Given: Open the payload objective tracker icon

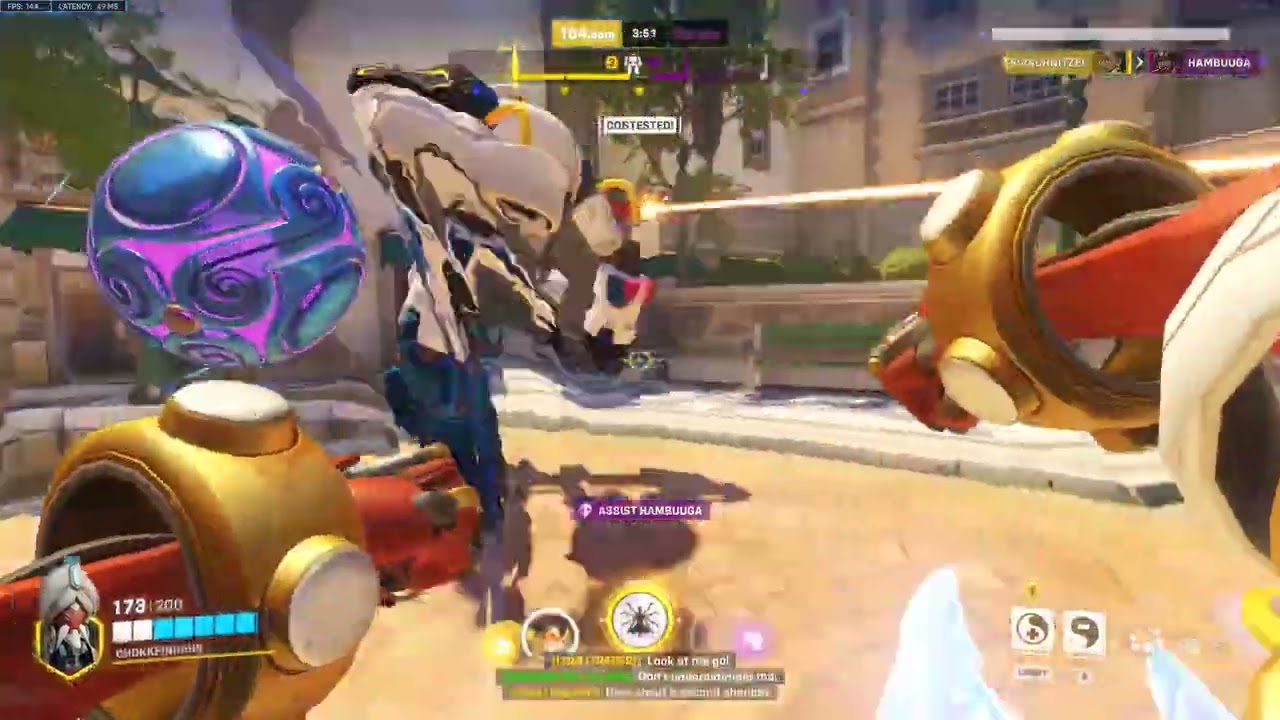Looking at the screenshot, I should coord(632,65).
